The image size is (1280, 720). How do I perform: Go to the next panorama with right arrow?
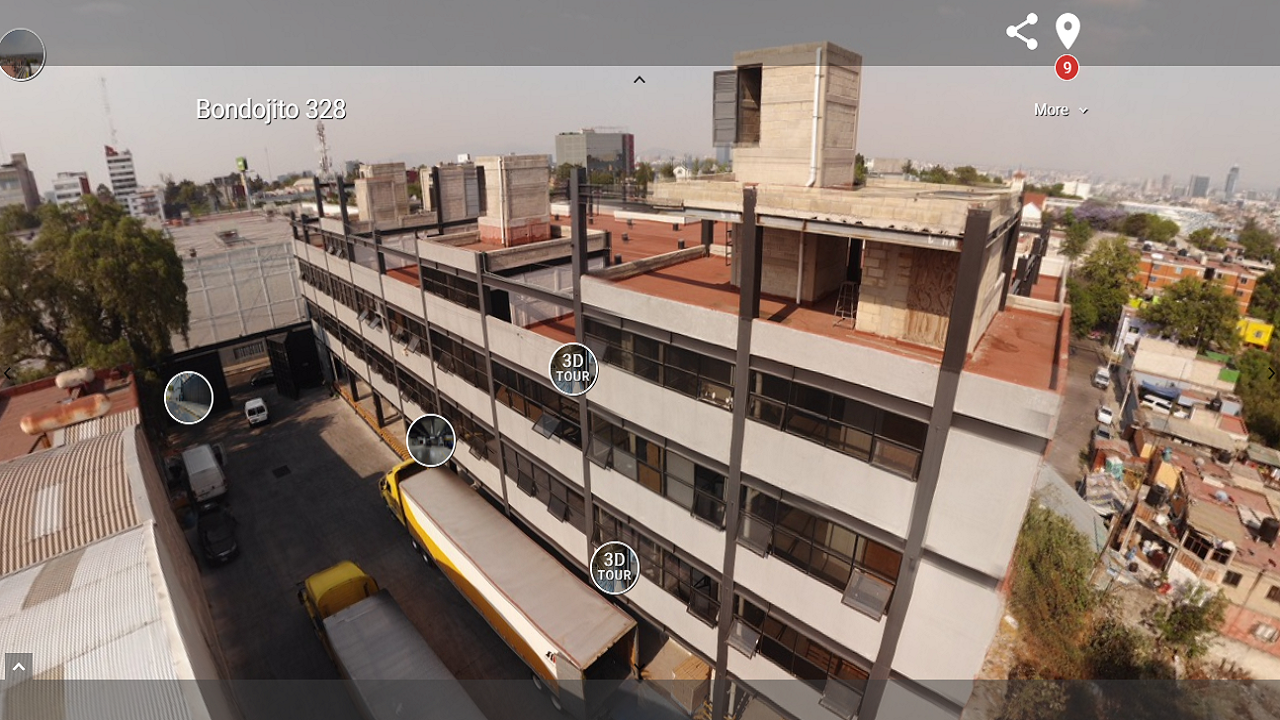tap(1271, 374)
